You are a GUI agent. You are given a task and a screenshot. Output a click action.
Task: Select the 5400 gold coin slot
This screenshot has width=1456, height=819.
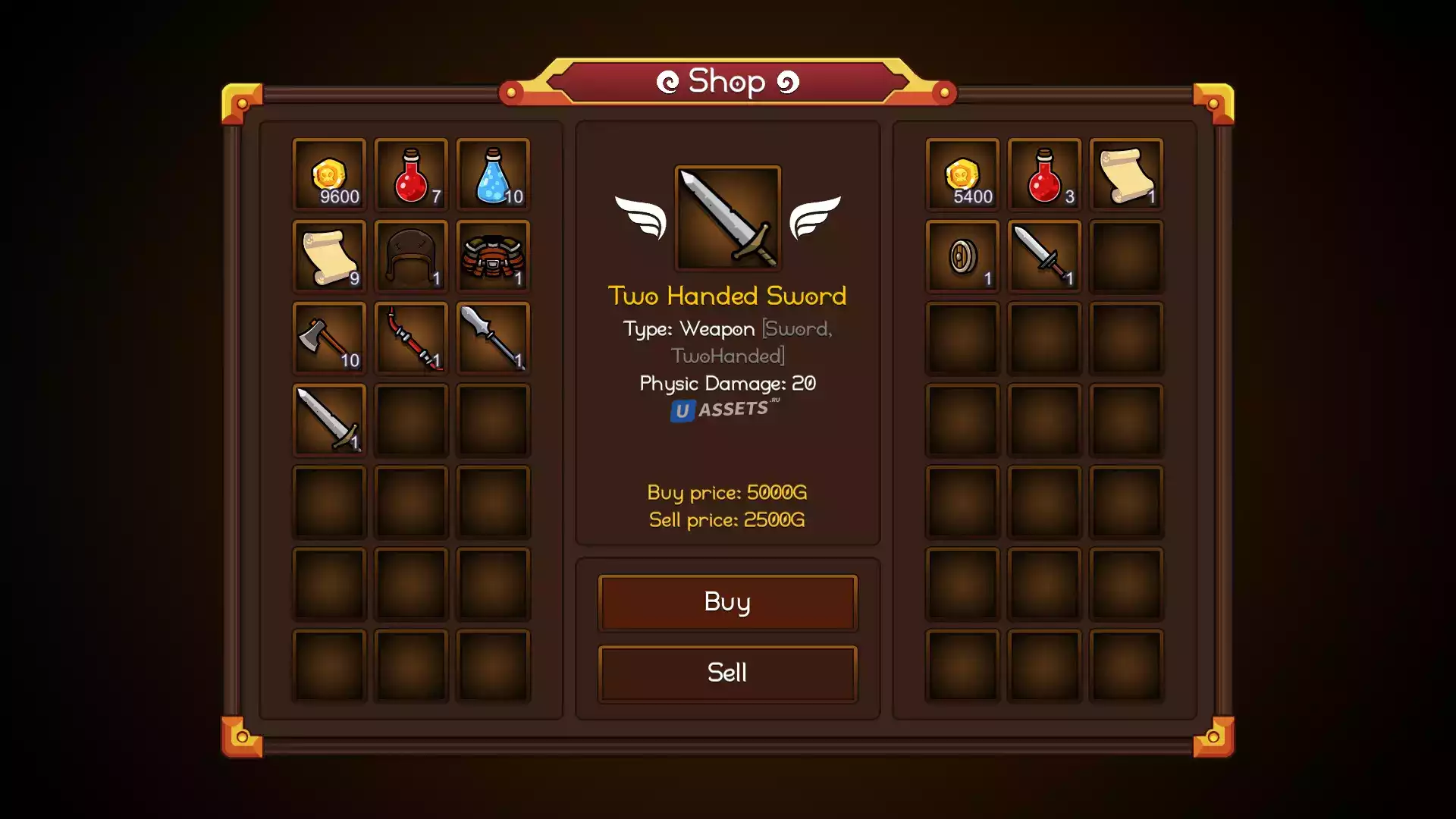point(962,174)
